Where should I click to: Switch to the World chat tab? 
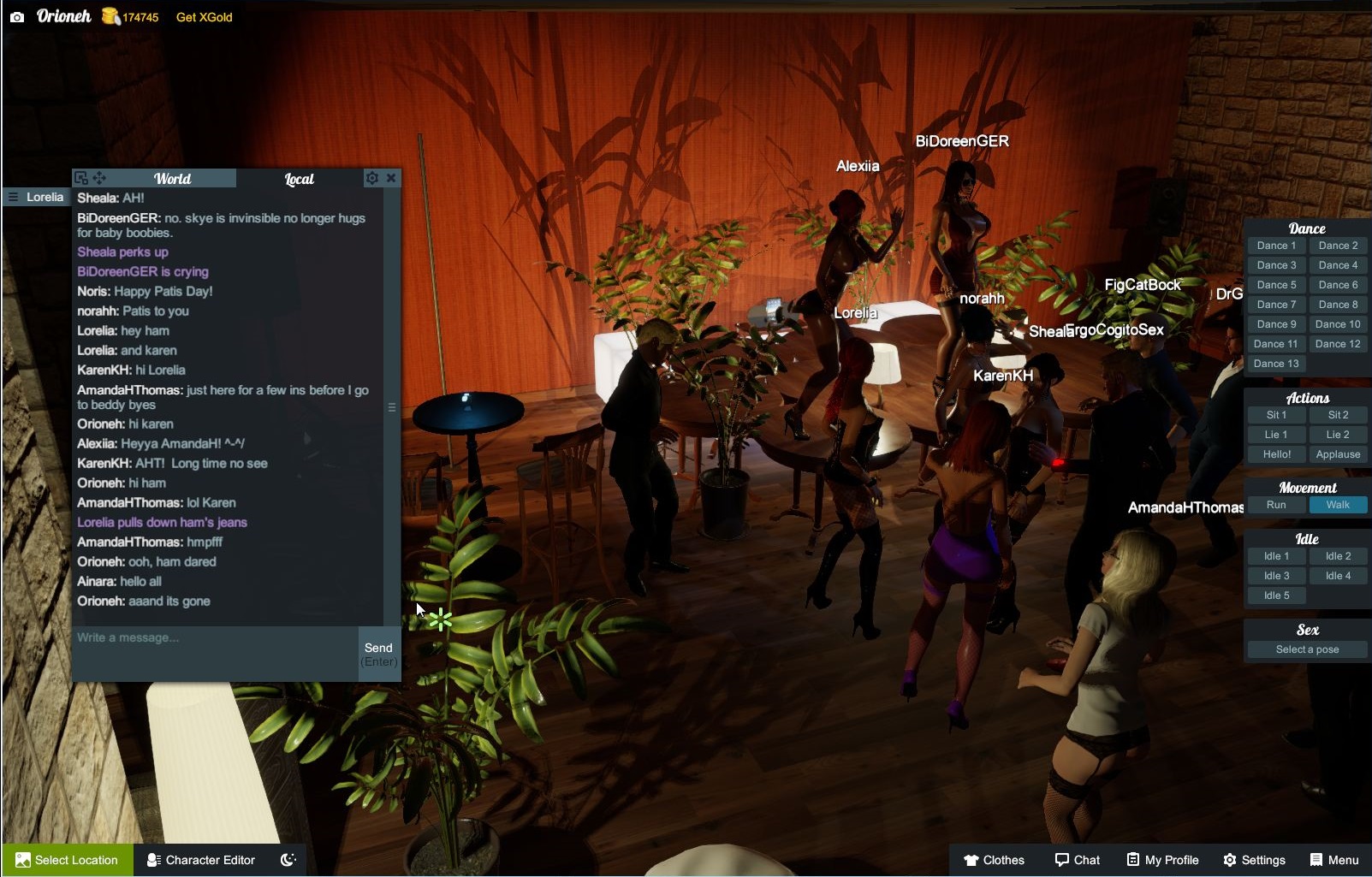pos(173,178)
